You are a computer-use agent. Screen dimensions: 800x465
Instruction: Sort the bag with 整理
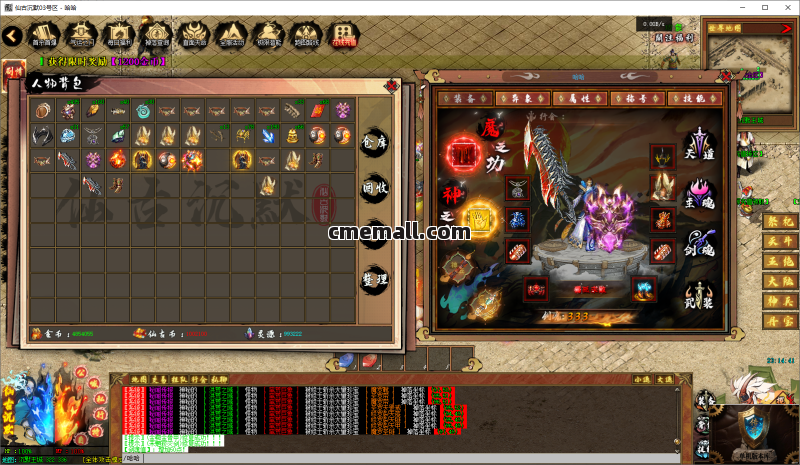[374, 278]
